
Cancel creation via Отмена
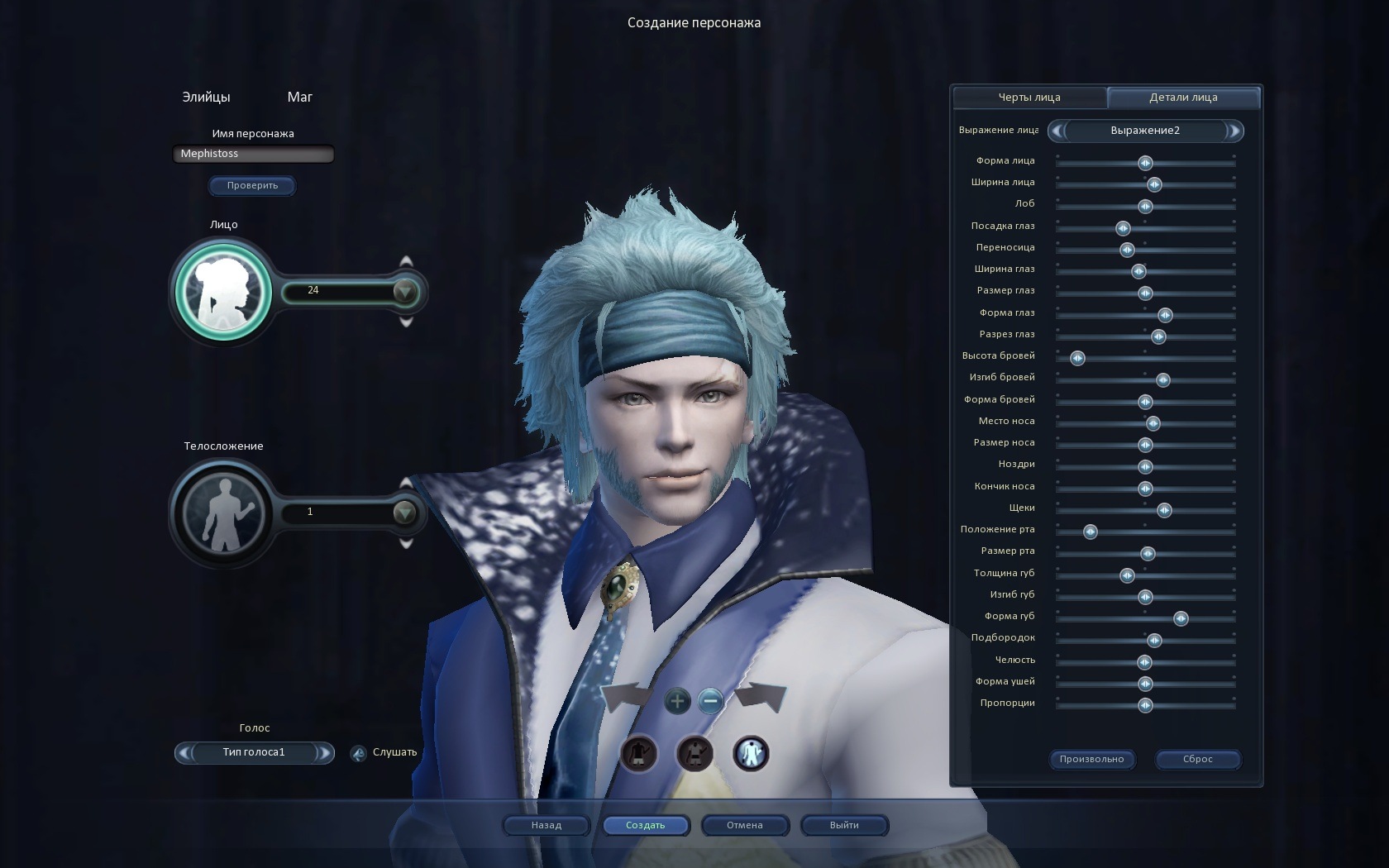click(745, 825)
